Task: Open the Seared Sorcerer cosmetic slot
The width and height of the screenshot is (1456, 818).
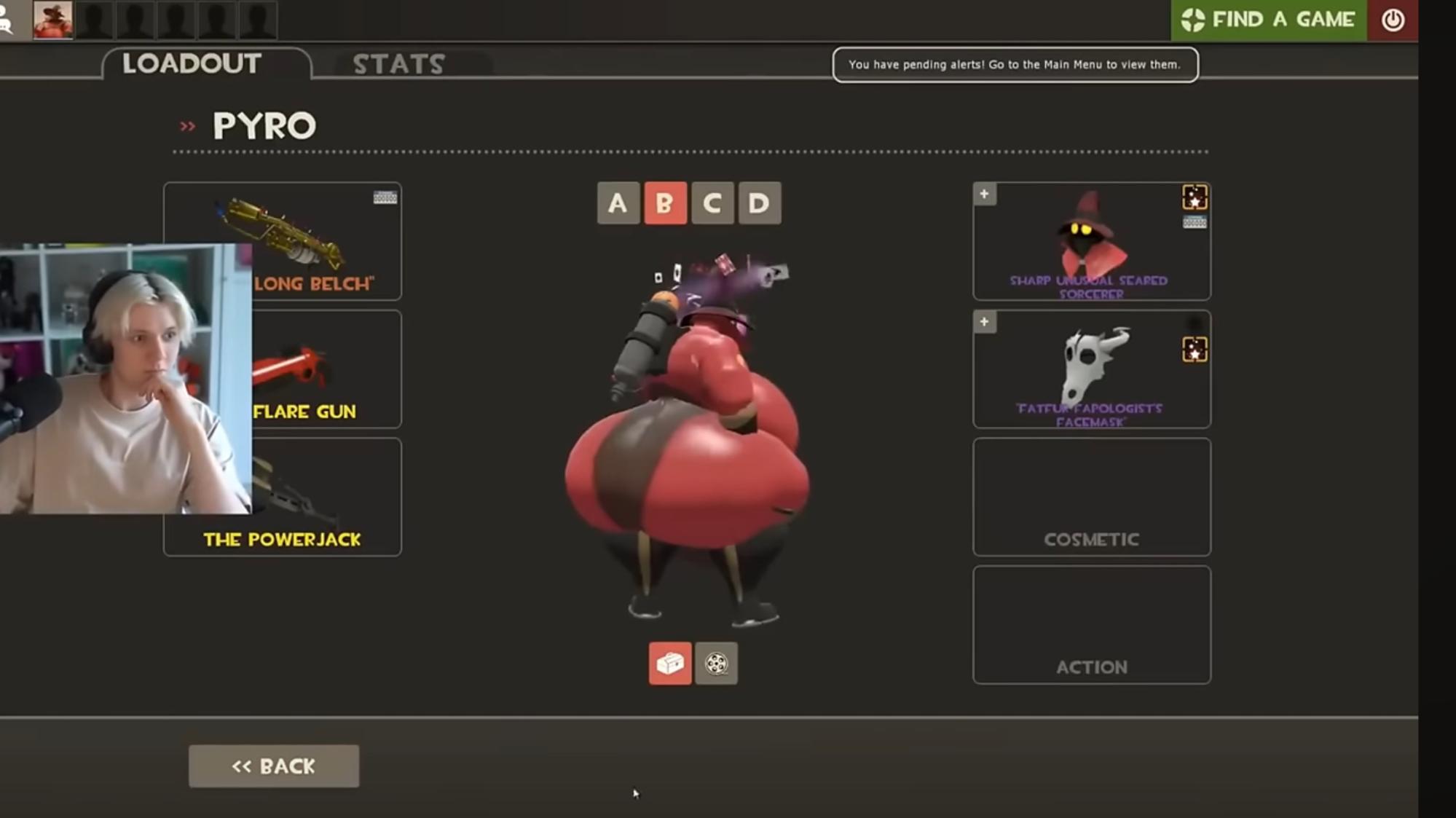Action: tap(1091, 241)
